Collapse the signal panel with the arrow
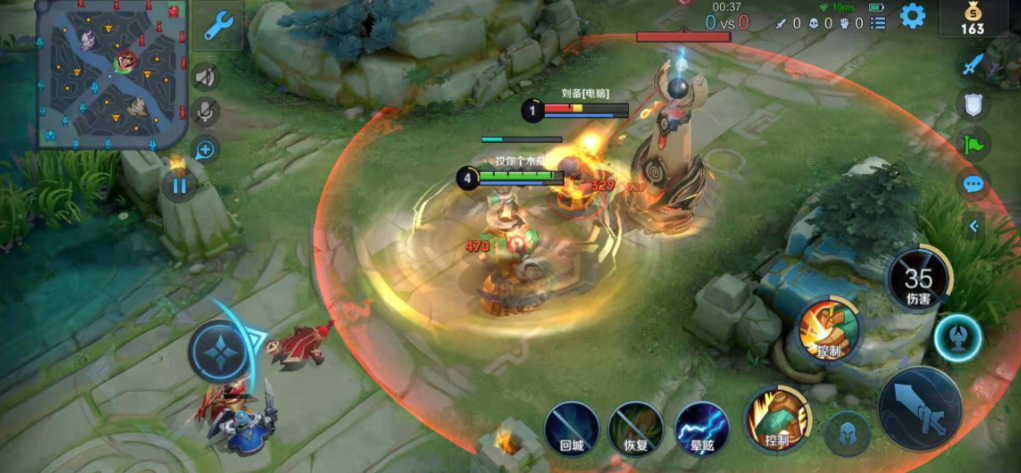This screenshot has width=1021, height=473. pos(973,226)
